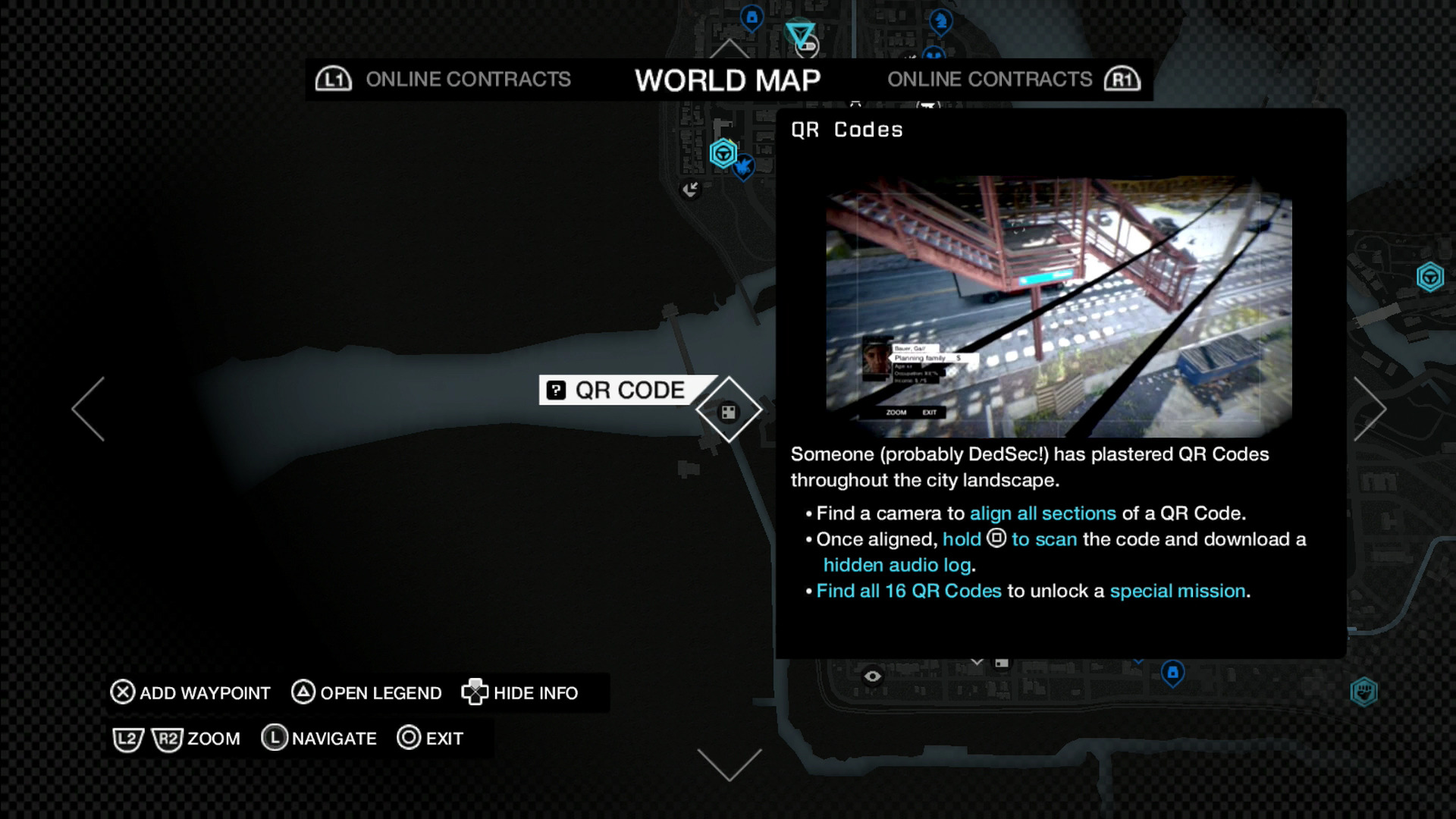View the QR Codes preview thumbnail
Screen dimensions: 1456x819
click(x=1059, y=306)
